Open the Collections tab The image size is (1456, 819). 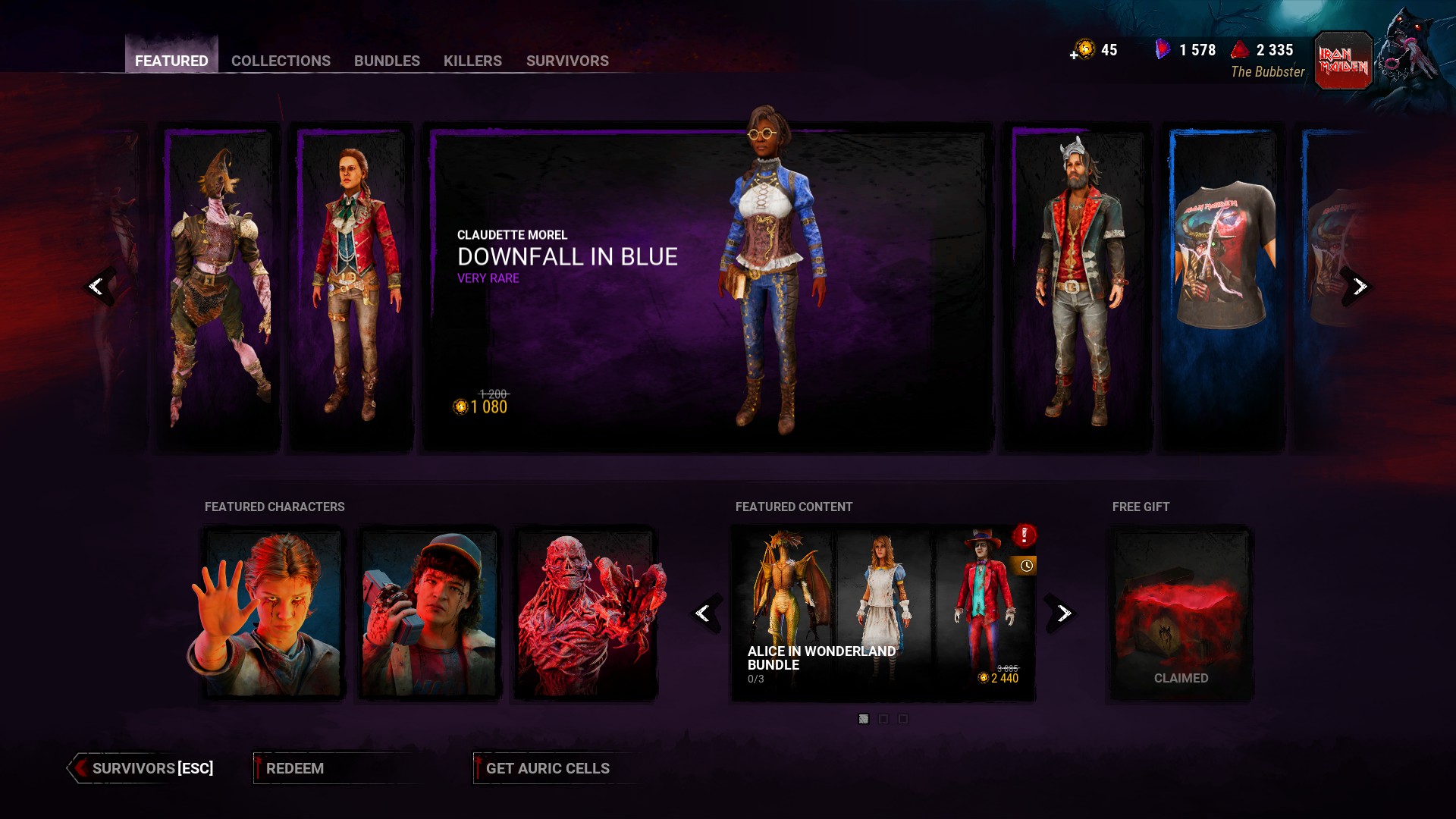pos(281,61)
